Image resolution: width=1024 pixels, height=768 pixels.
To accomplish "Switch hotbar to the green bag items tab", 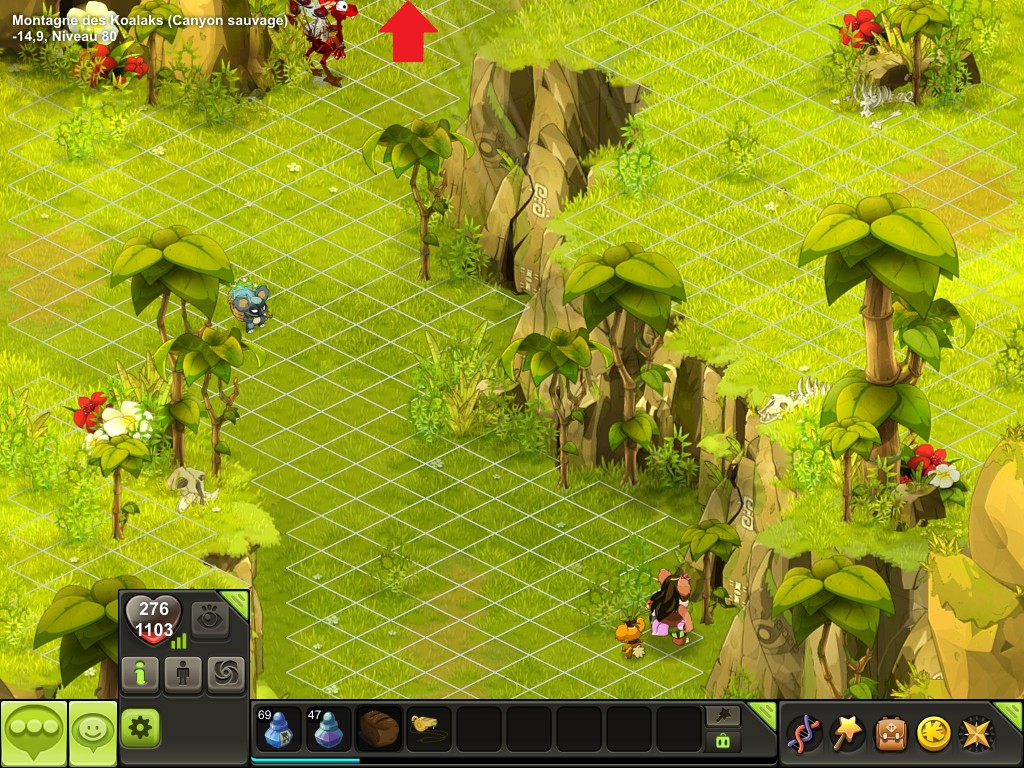I will point(723,741).
